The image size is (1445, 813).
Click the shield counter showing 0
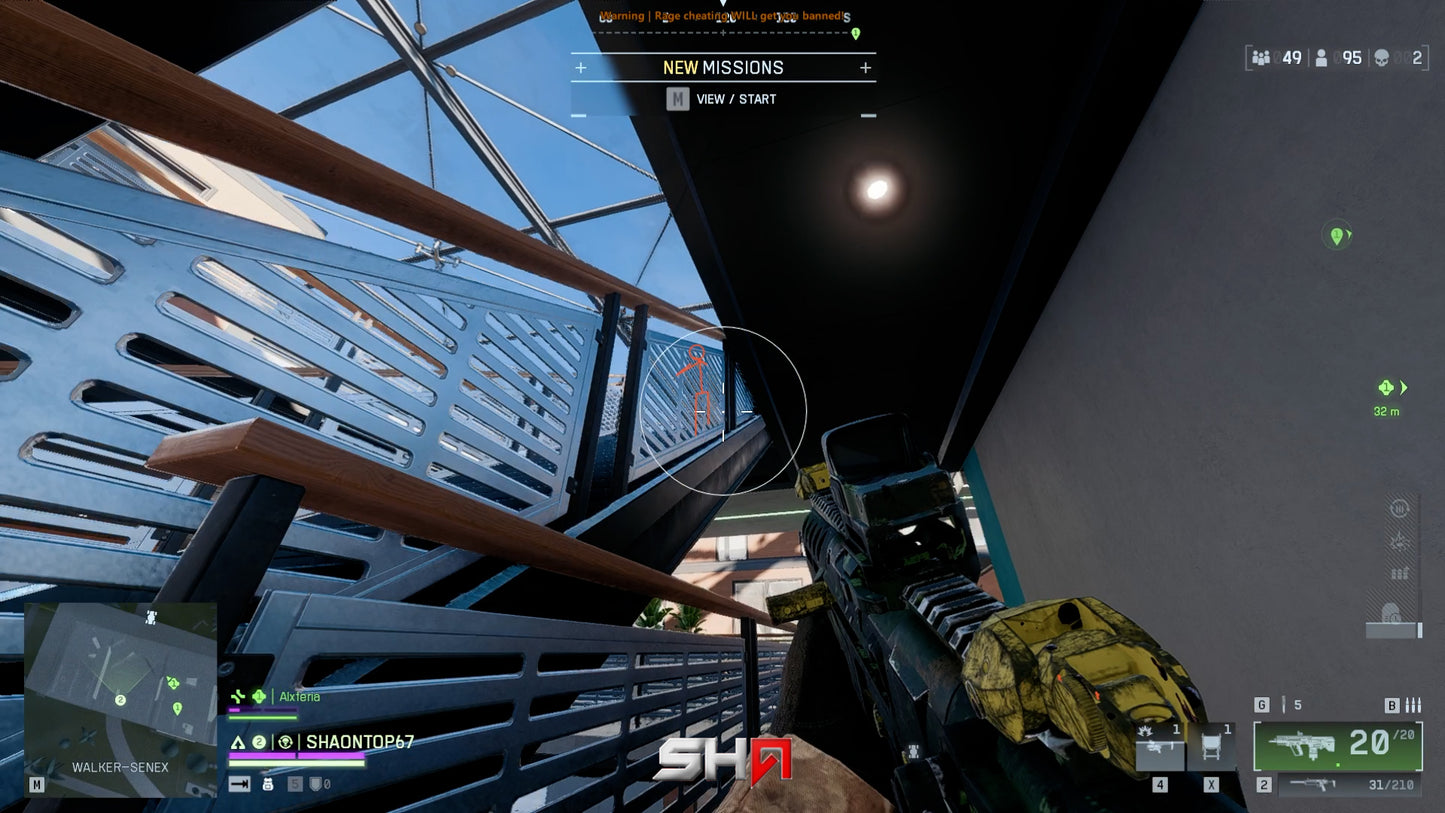point(318,783)
